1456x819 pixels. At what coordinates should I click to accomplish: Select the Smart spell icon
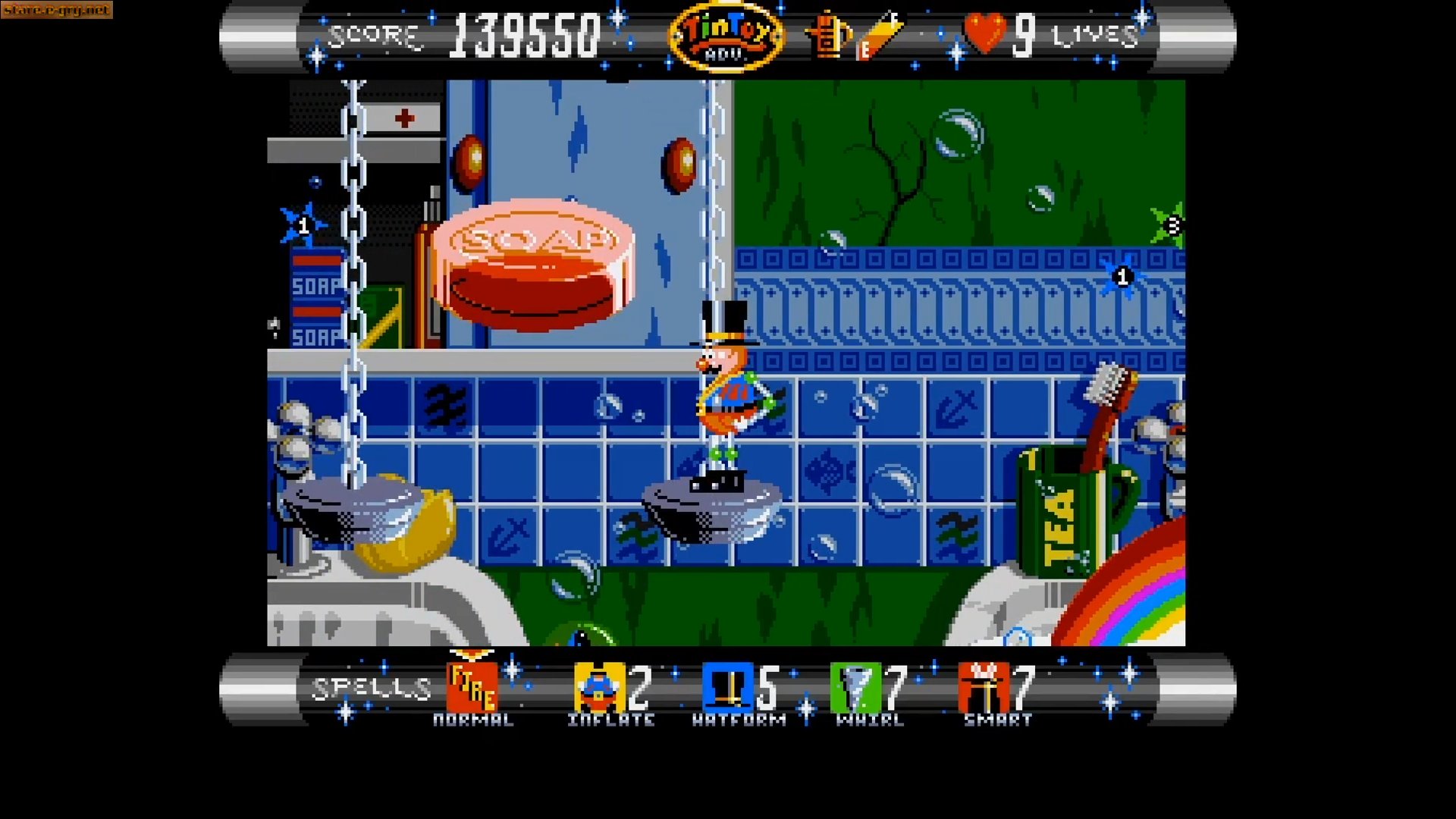(982, 686)
